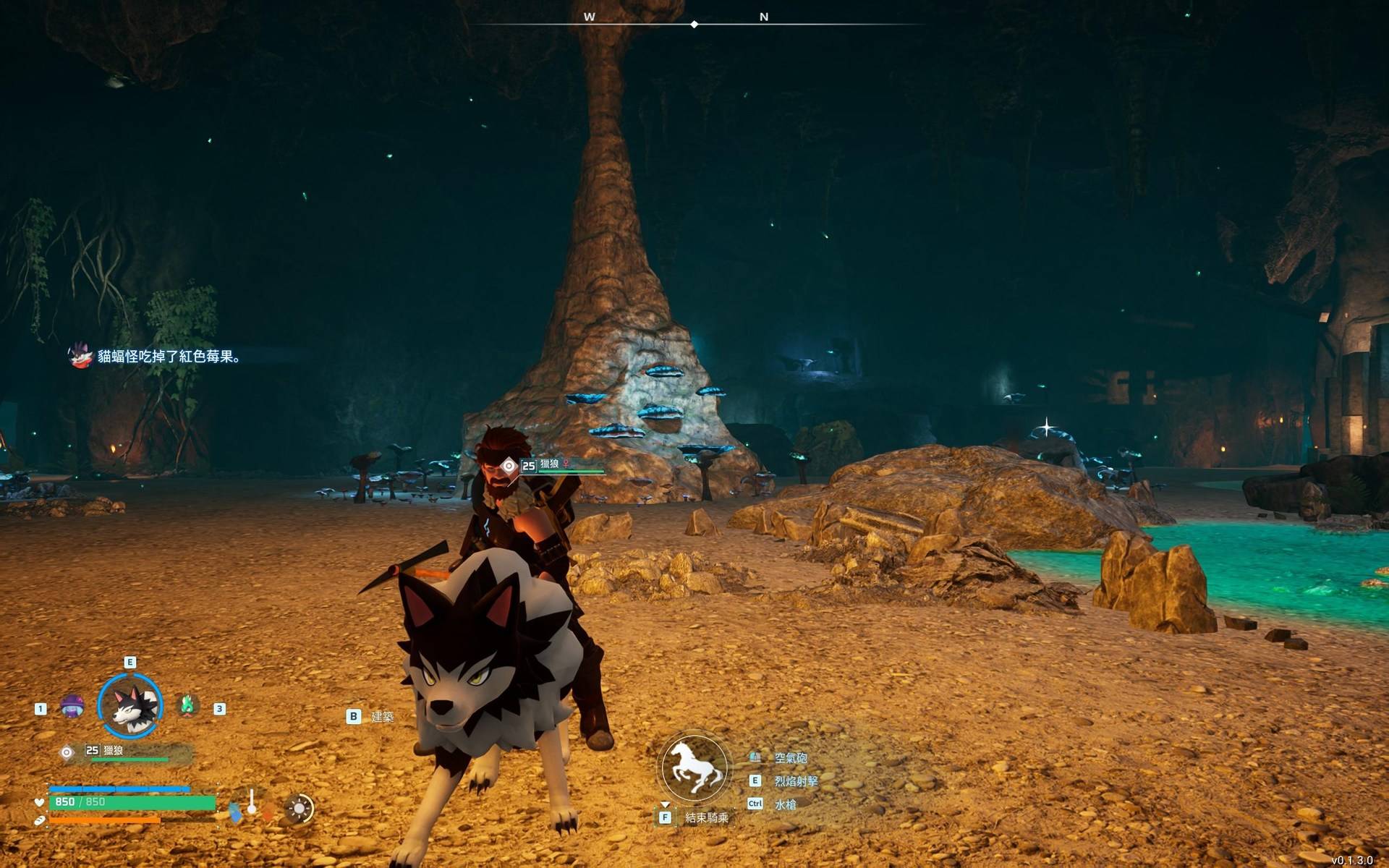
Task: Activate the 烈焰射擊 skill
Action: click(x=795, y=781)
